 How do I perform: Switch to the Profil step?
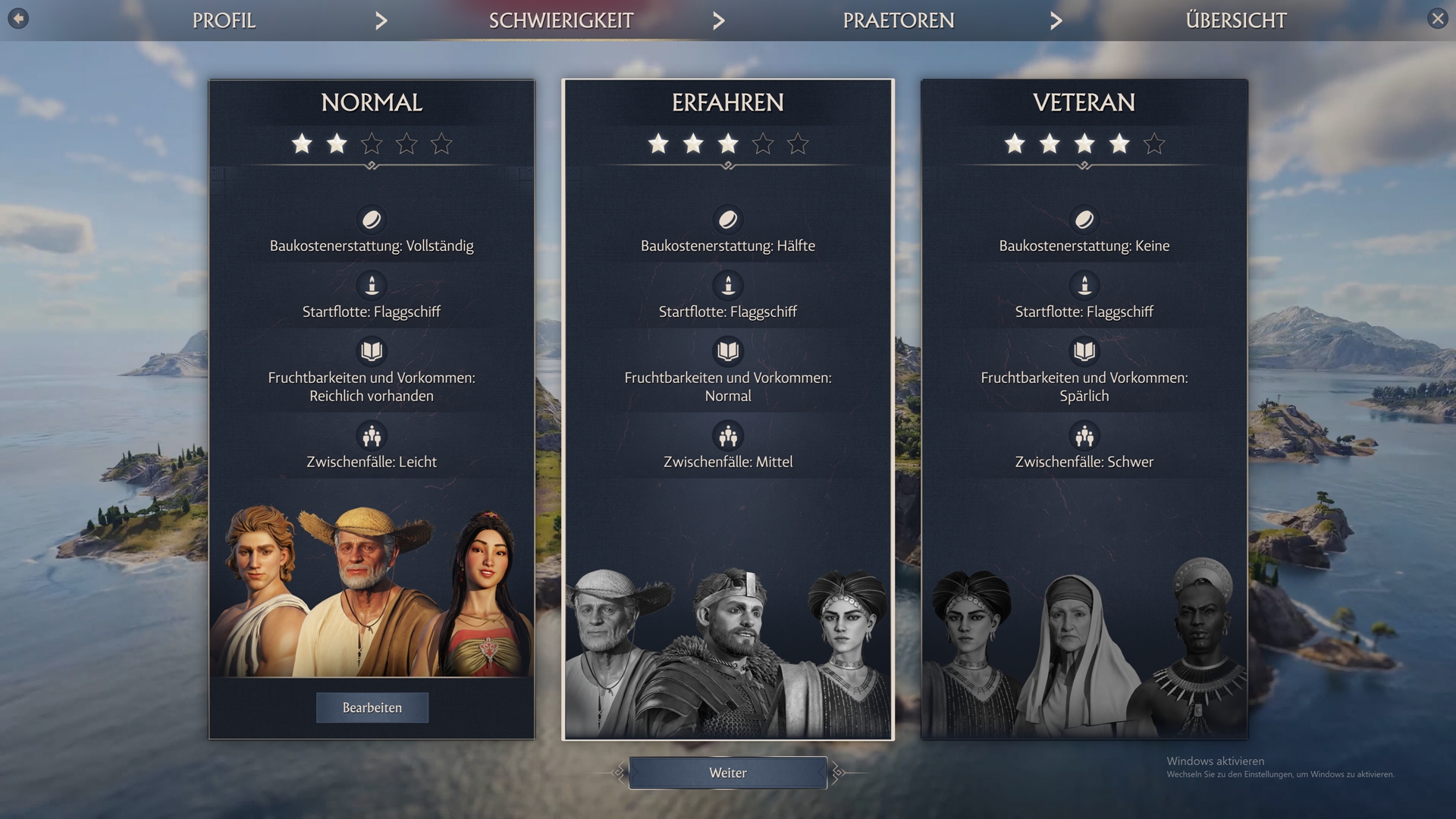click(224, 20)
